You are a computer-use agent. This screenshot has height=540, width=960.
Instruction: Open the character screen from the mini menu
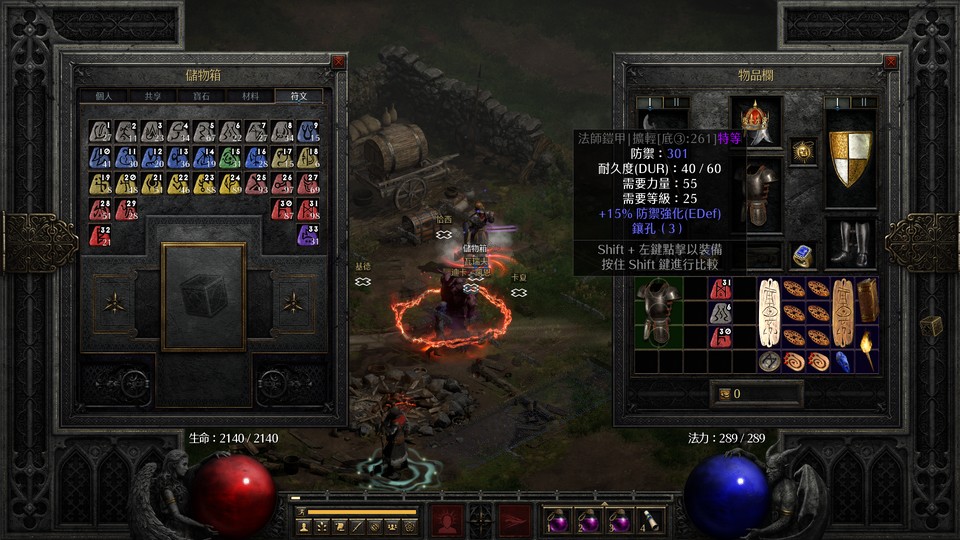pyautogui.click(x=304, y=525)
